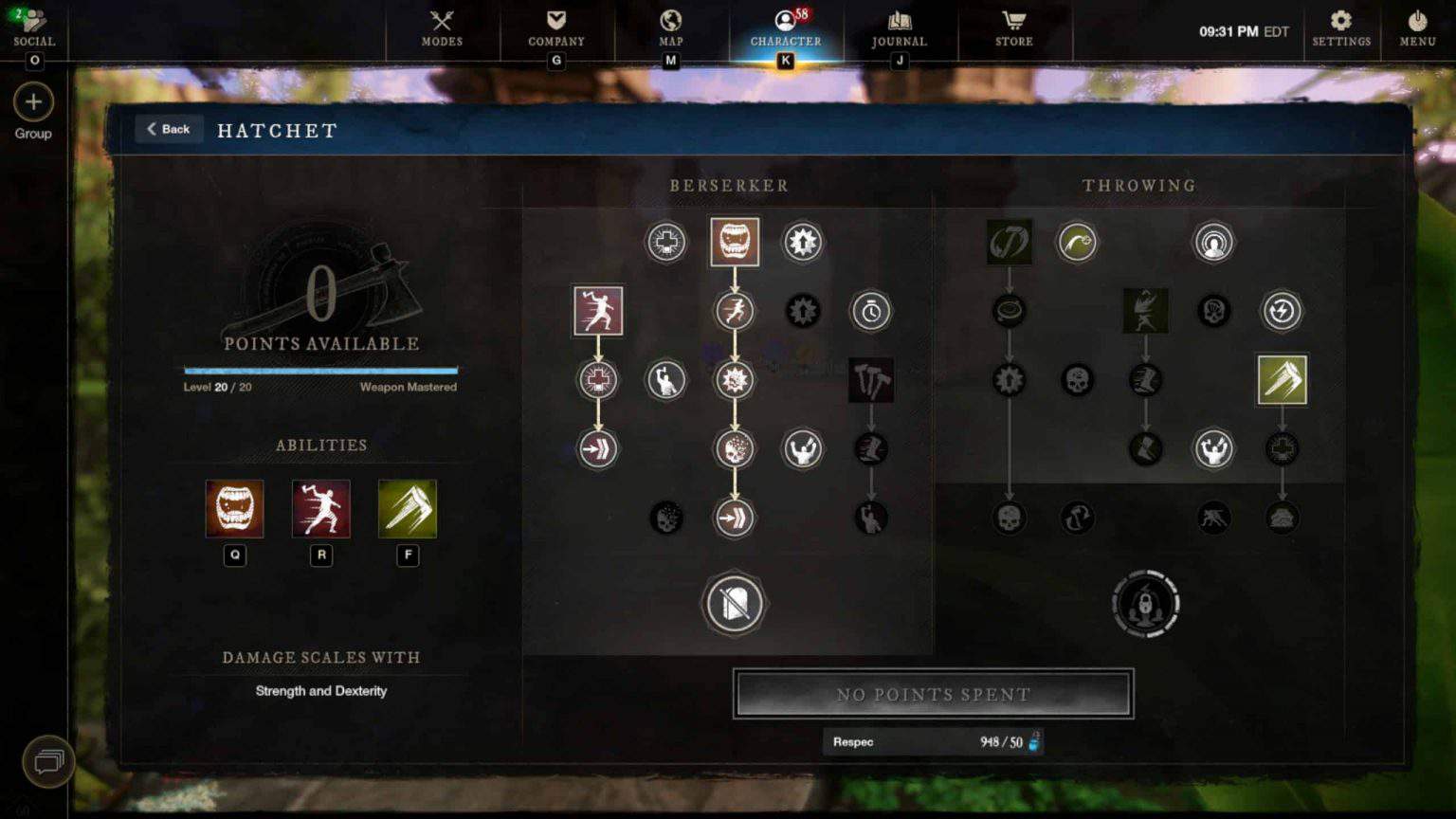
Task: Click the Back button
Action: pyautogui.click(x=169, y=129)
